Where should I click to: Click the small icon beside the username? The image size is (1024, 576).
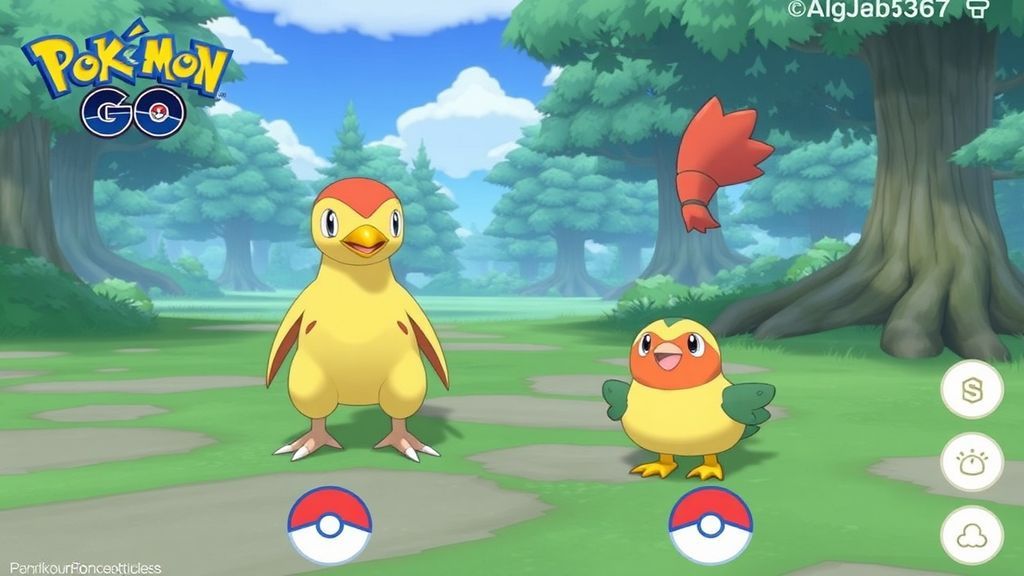point(978,10)
